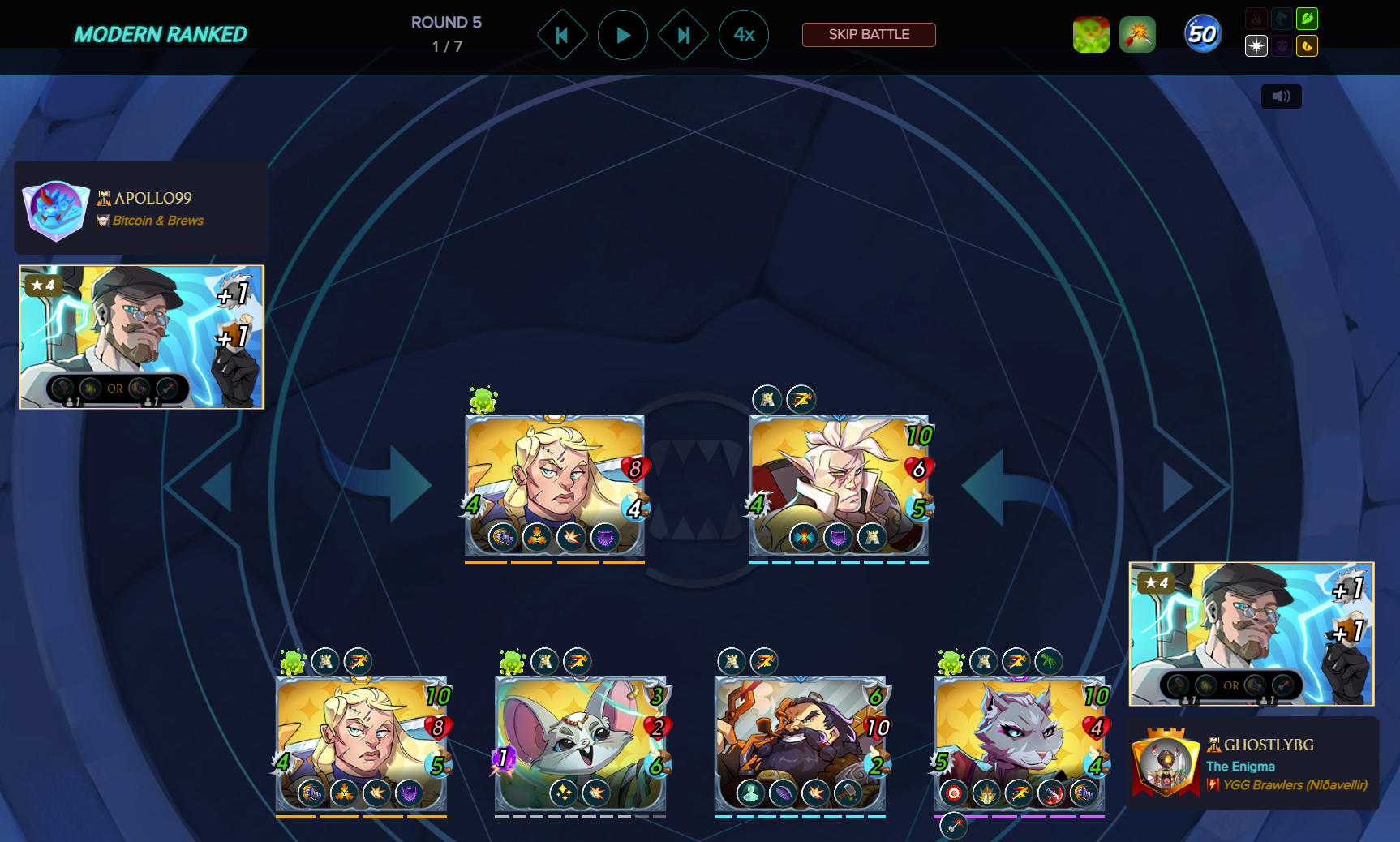Screen dimensions: 1400x842
Task: Select the big-eared mouse card
Action: click(x=580, y=742)
